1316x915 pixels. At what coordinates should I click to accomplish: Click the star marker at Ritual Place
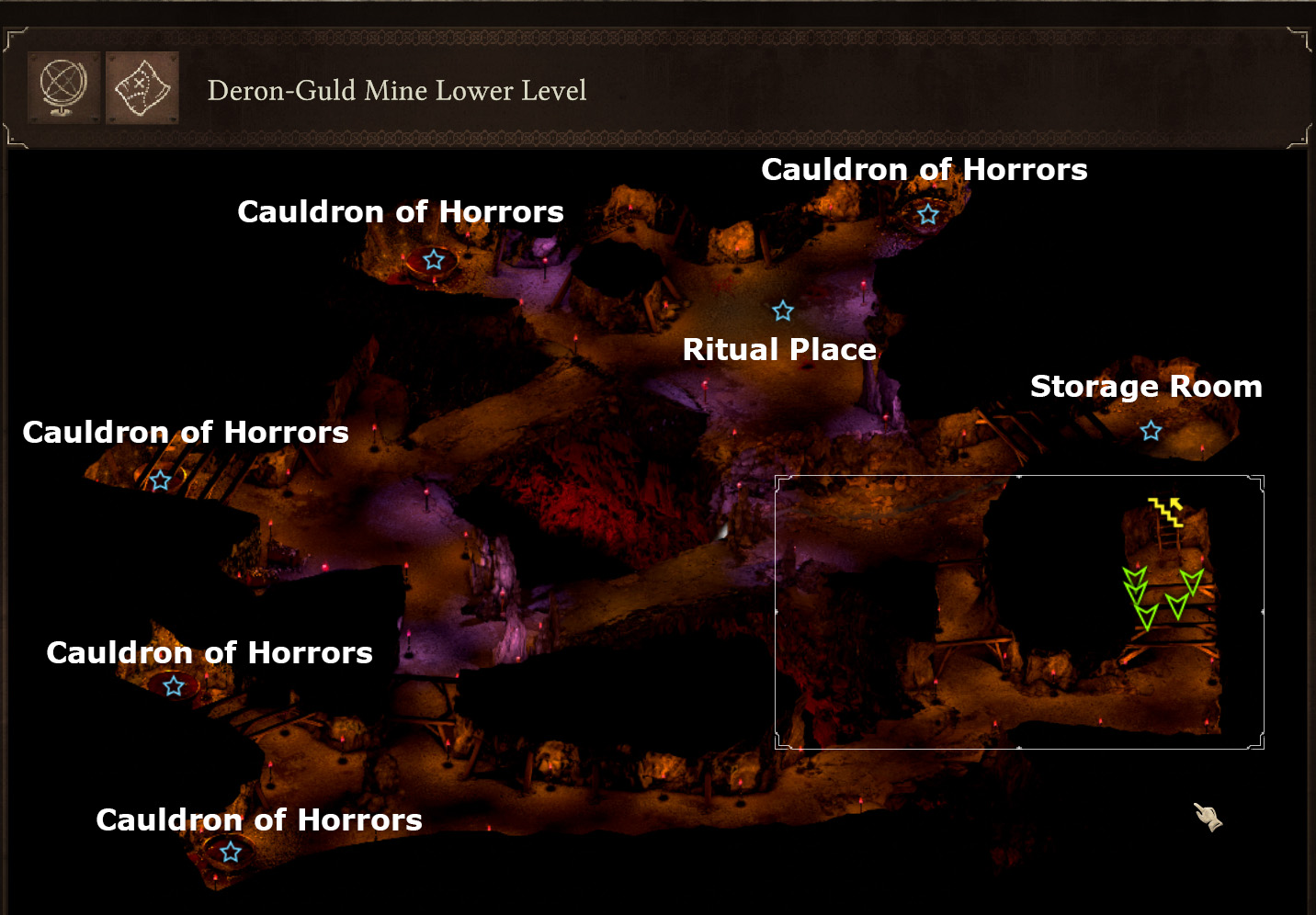(782, 311)
